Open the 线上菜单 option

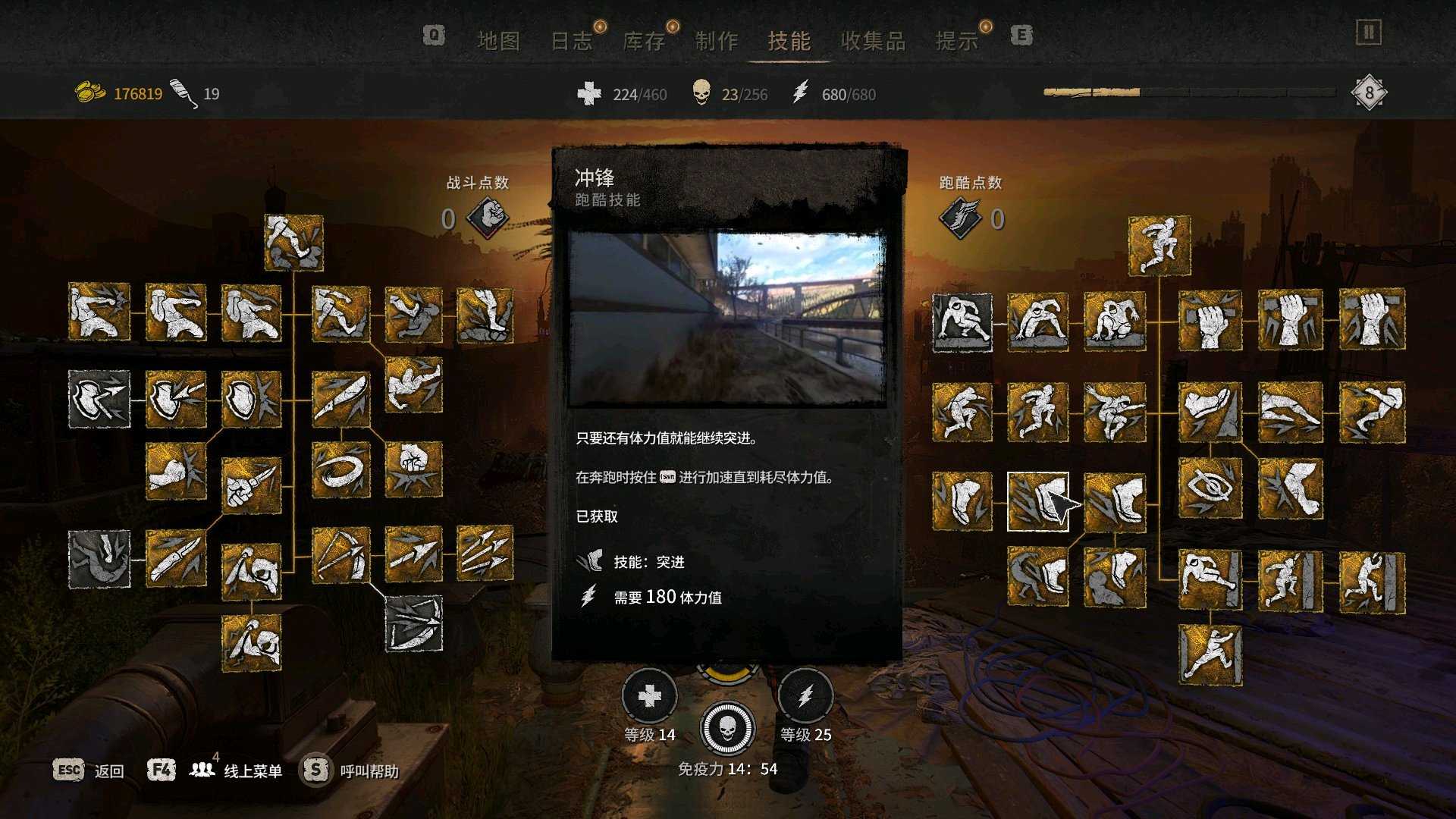pos(254,770)
